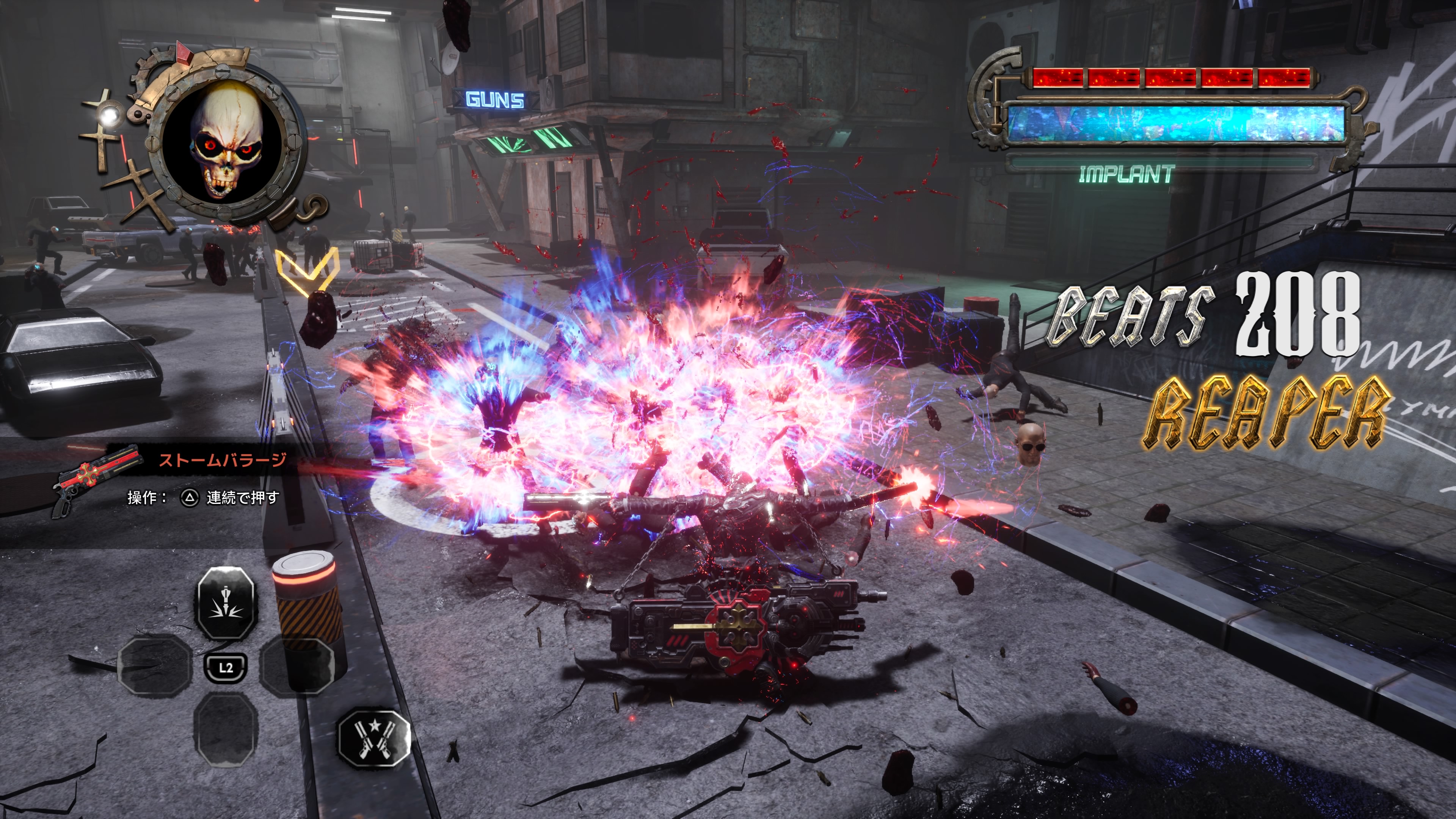
Task: Select the crossed pistols star icon
Action: (373, 737)
